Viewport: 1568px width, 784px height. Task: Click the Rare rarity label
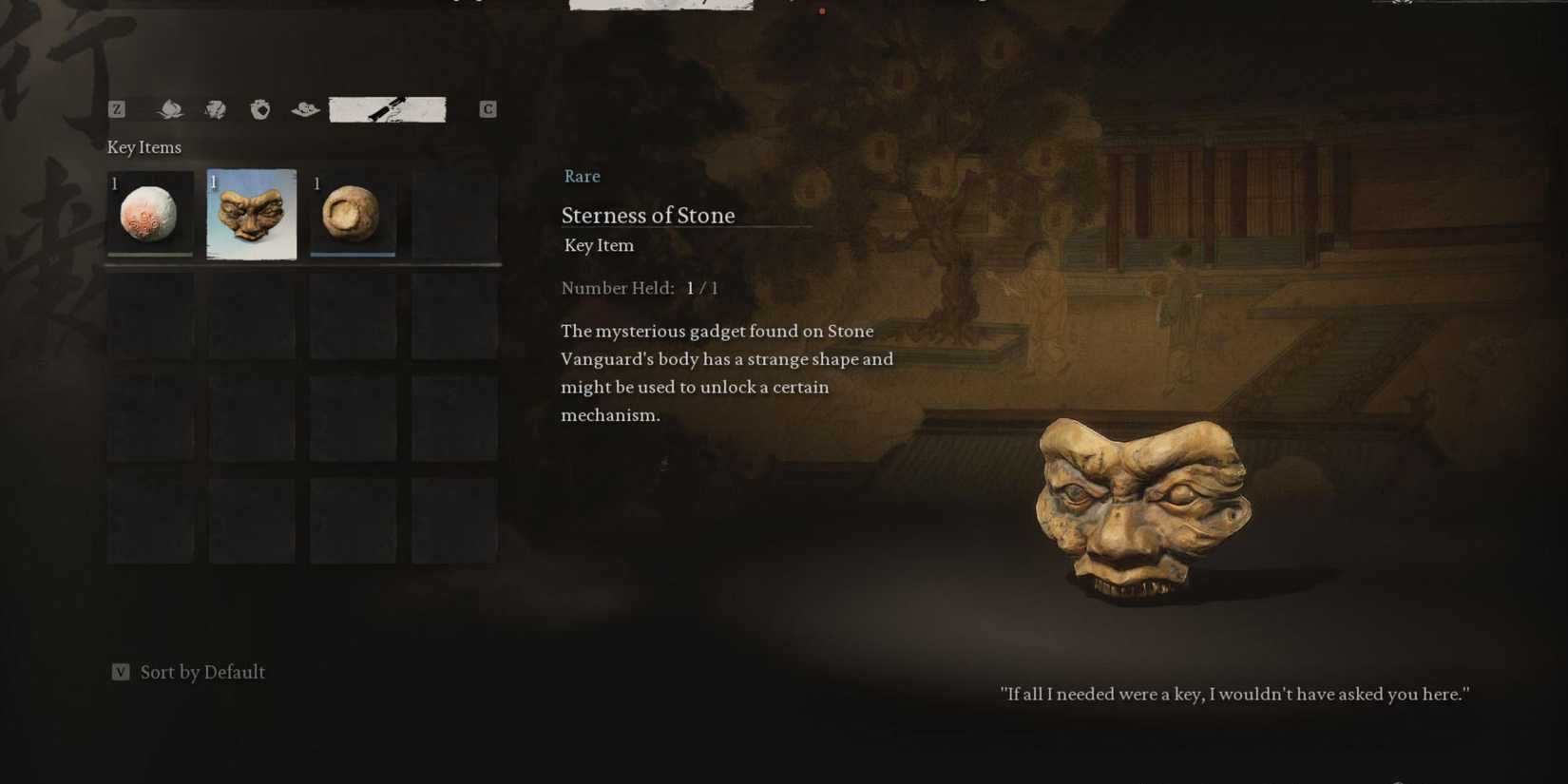(582, 177)
